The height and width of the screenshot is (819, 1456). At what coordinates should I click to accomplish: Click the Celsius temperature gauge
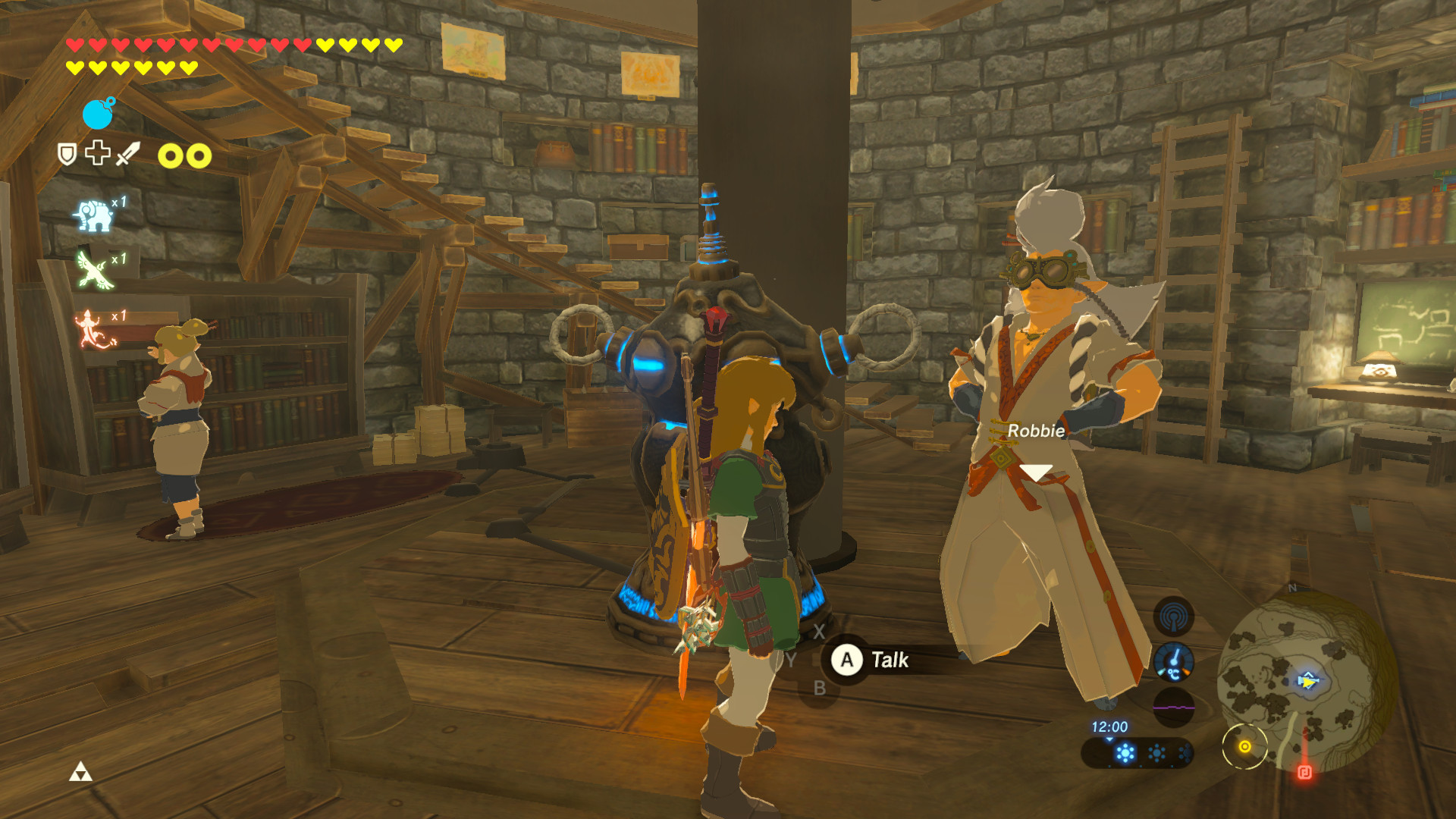(x=1173, y=663)
